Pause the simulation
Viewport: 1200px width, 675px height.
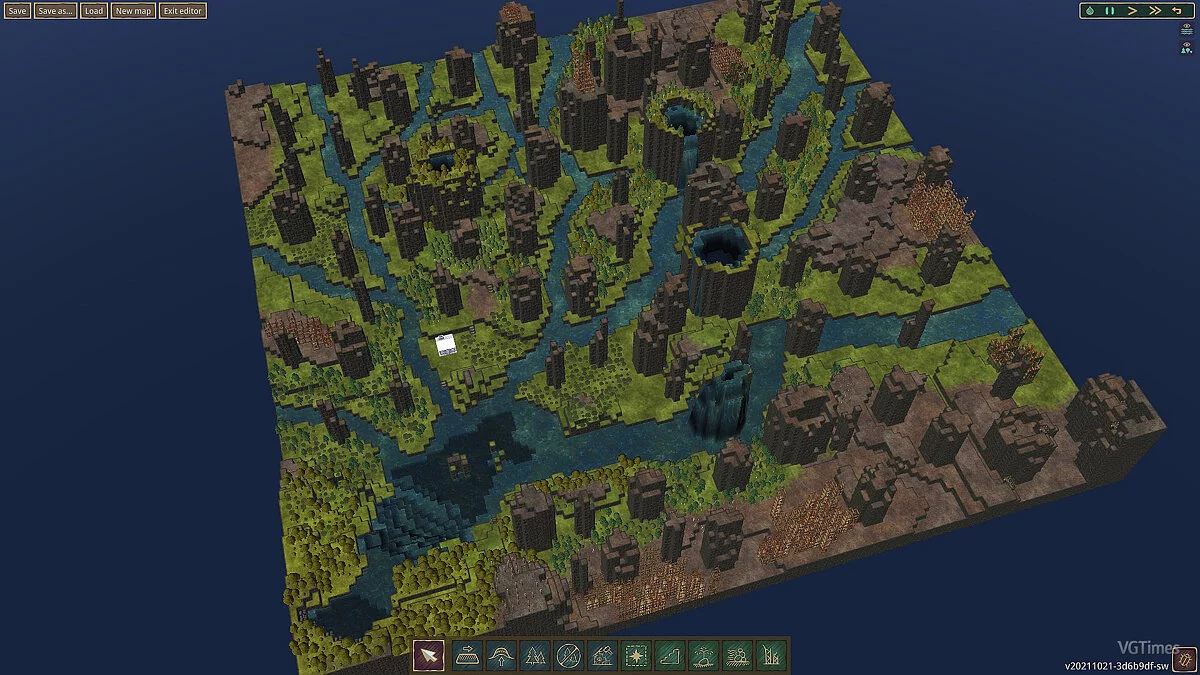pos(1110,11)
